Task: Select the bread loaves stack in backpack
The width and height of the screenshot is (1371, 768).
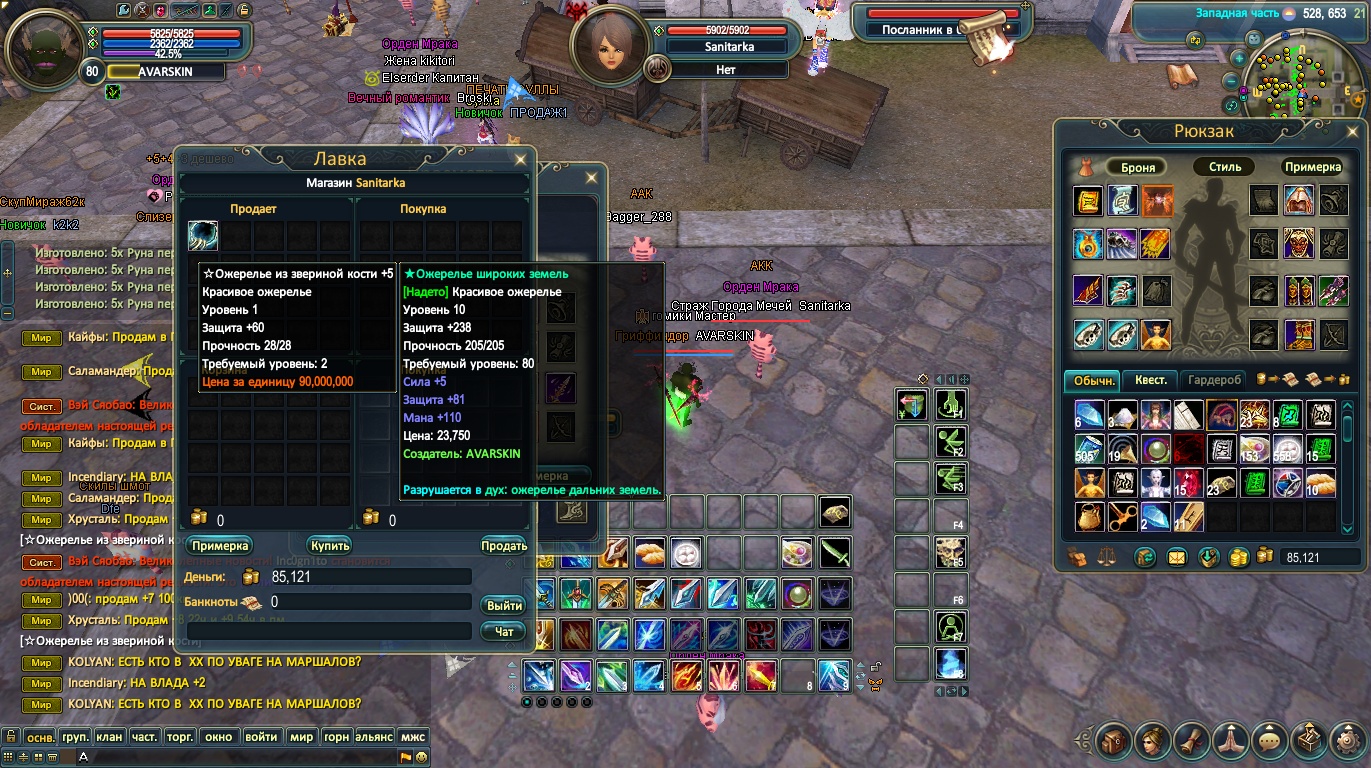Action: point(1320,484)
